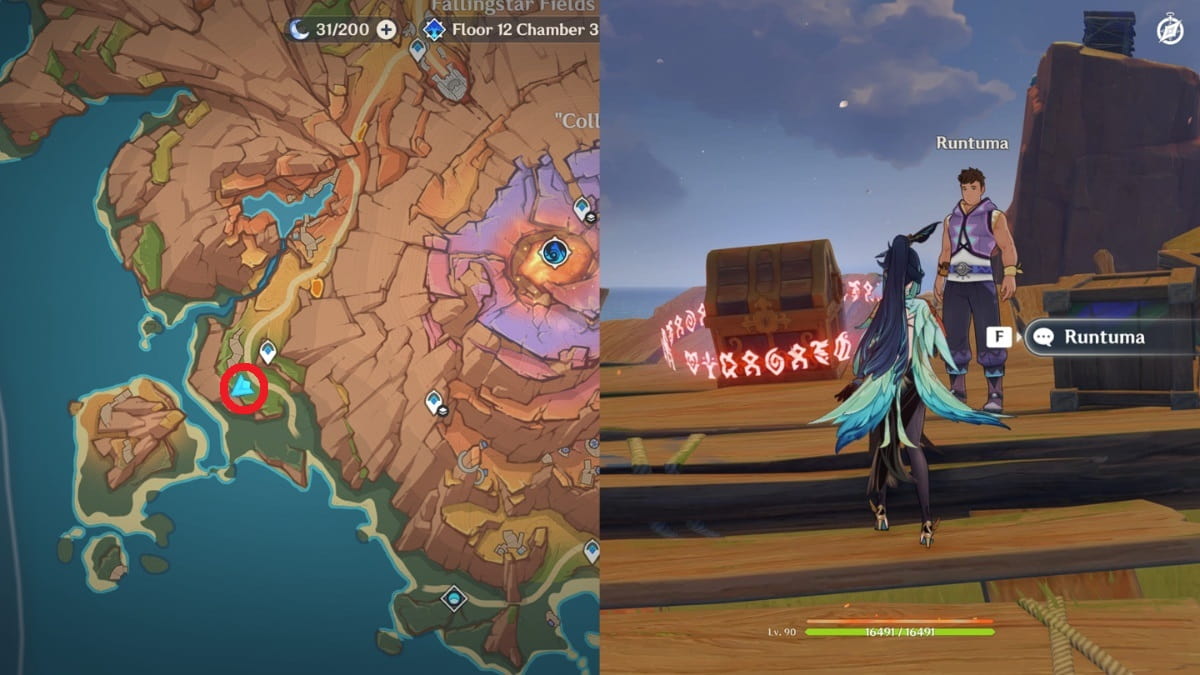Select the teleport waypoint just above the red circle
This screenshot has height=675, width=1200.
click(268, 352)
